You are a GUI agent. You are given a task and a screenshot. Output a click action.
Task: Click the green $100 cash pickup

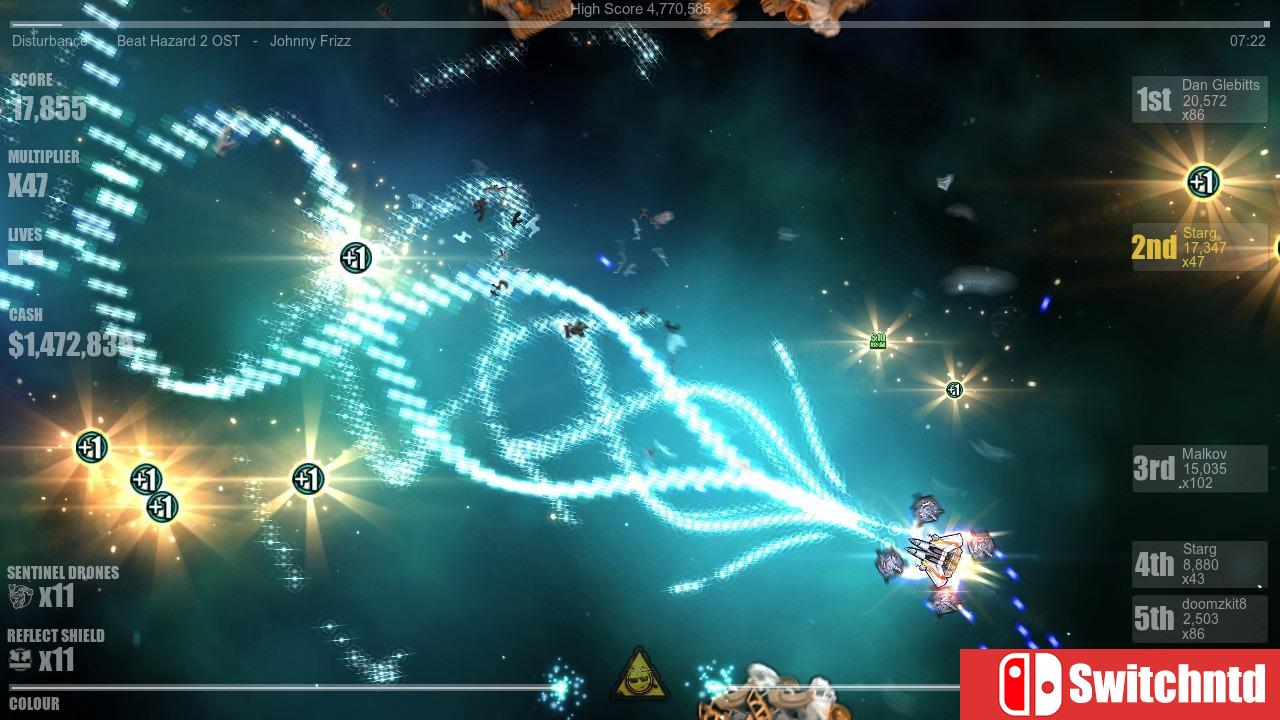tap(878, 340)
